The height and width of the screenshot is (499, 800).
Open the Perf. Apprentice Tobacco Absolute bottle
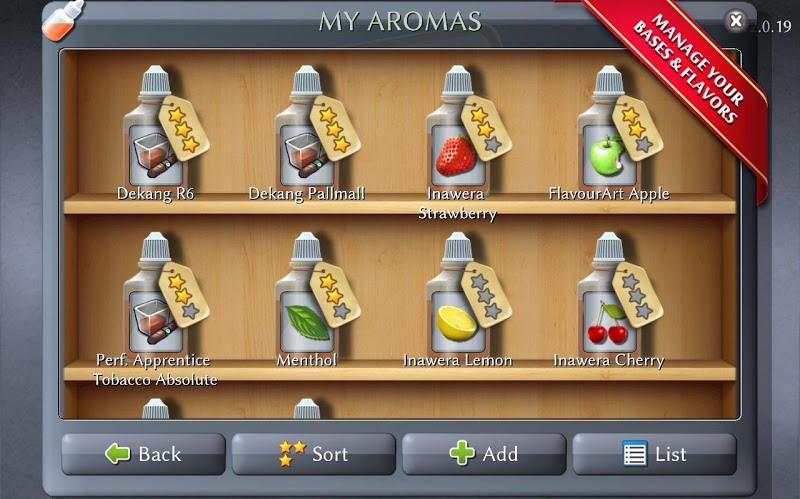click(155, 300)
